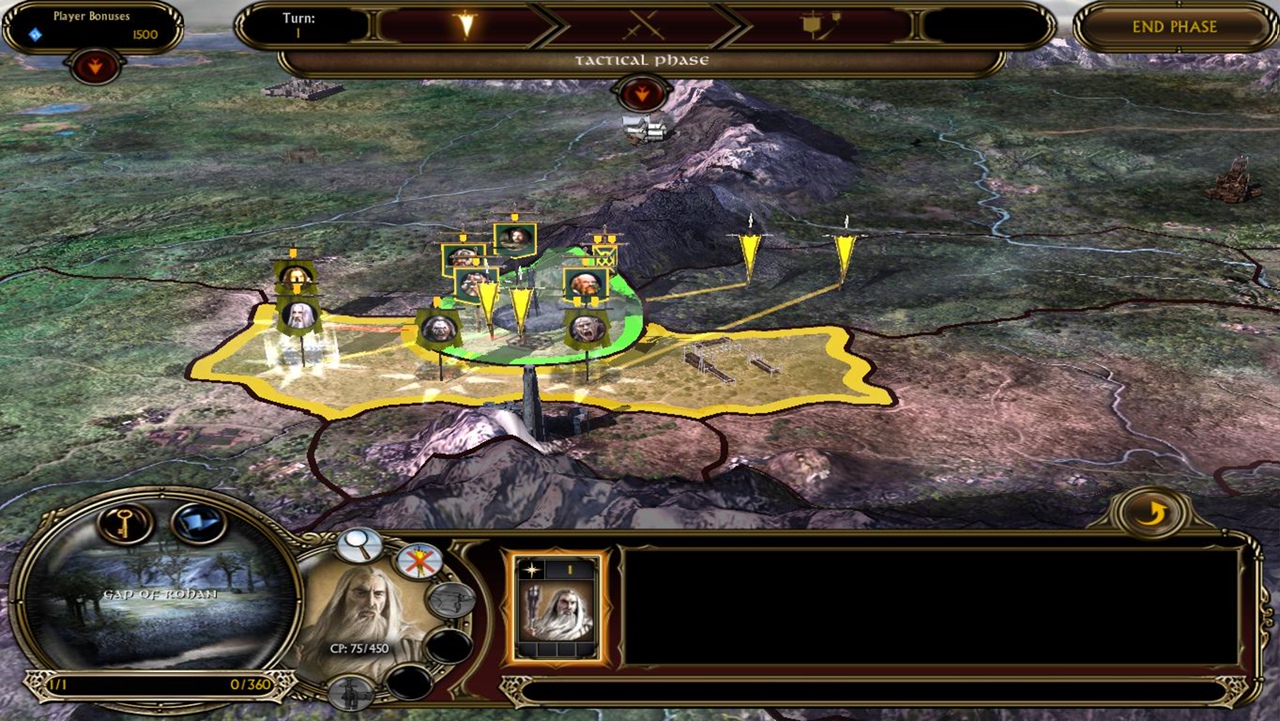Image resolution: width=1280 pixels, height=721 pixels.
Task: Click the disband army red X button
Action: (x=419, y=561)
